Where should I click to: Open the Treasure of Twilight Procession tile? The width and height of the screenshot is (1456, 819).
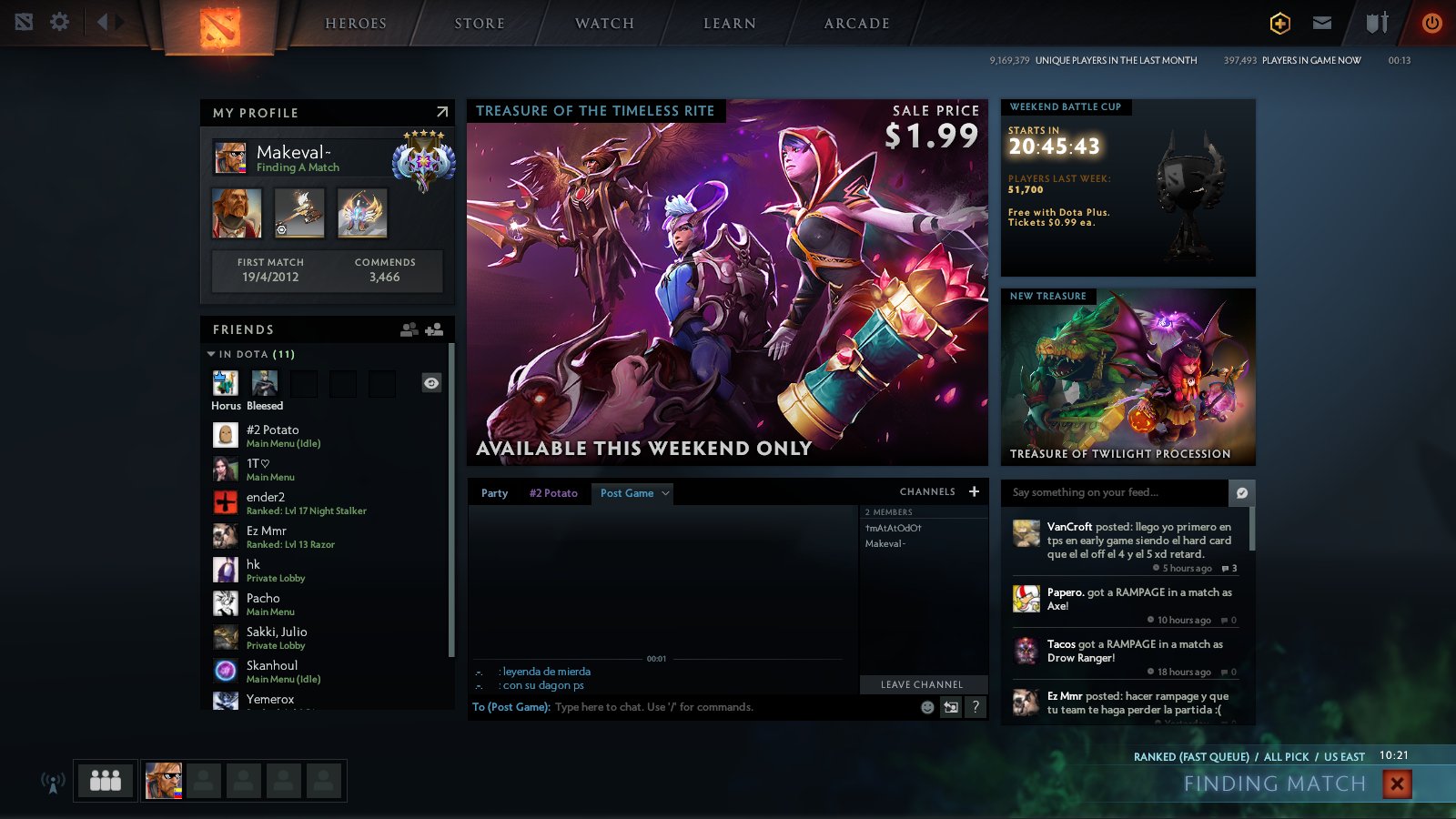click(1127, 378)
